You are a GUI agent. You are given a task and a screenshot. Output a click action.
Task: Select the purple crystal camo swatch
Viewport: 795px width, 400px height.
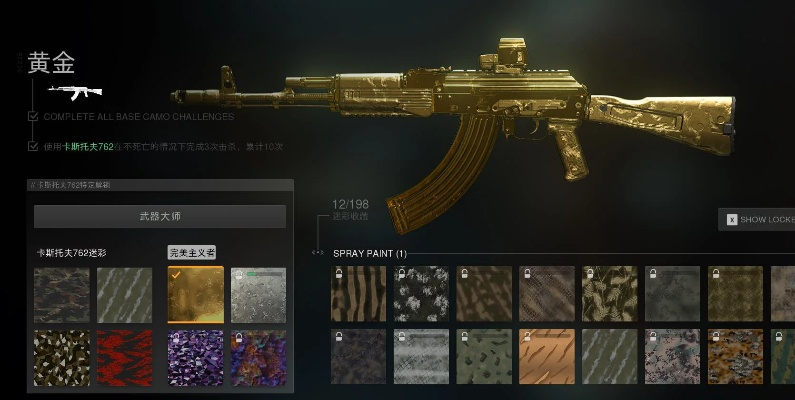coord(195,357)
